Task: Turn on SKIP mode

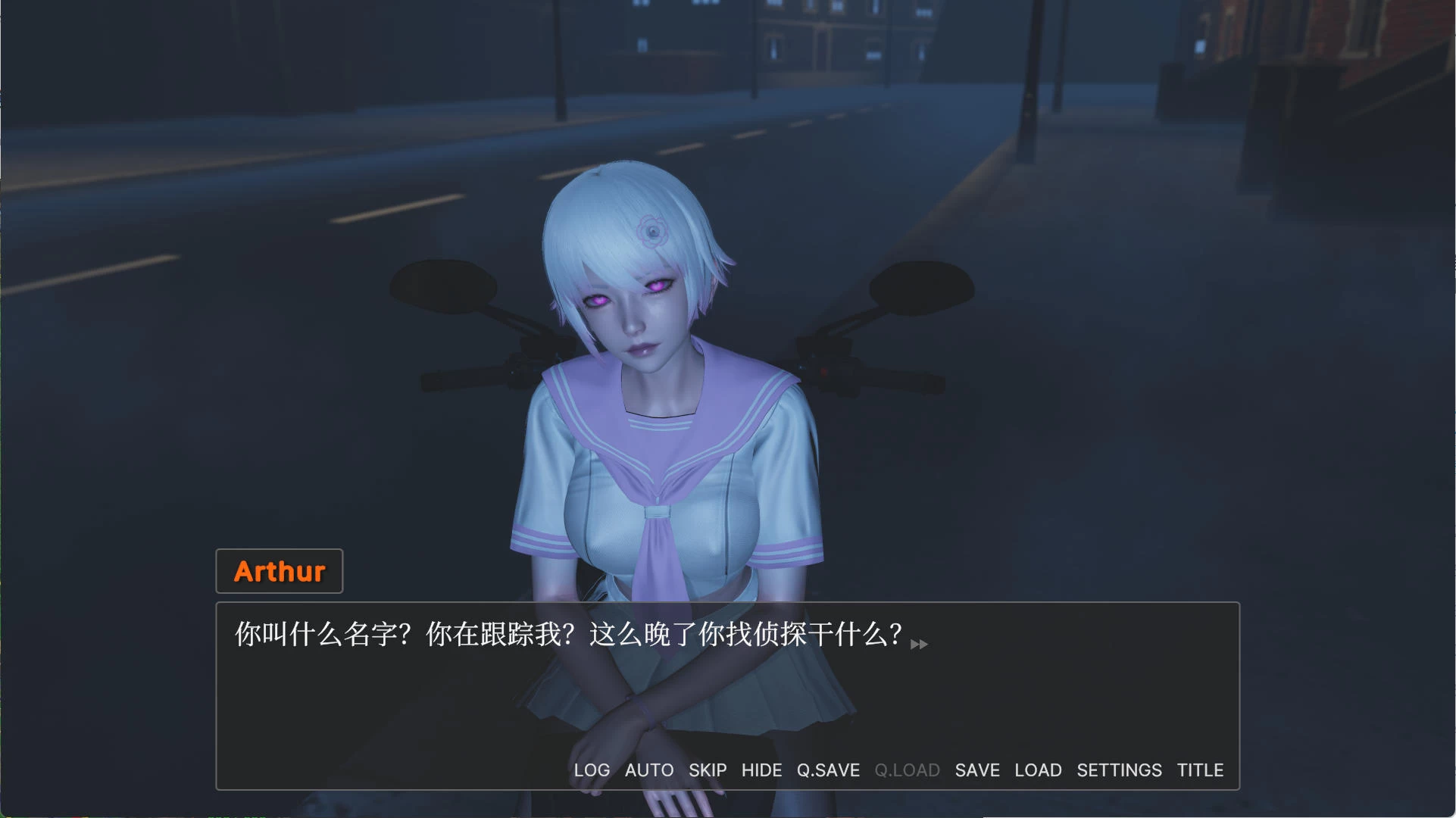Action: click(707, 770)
